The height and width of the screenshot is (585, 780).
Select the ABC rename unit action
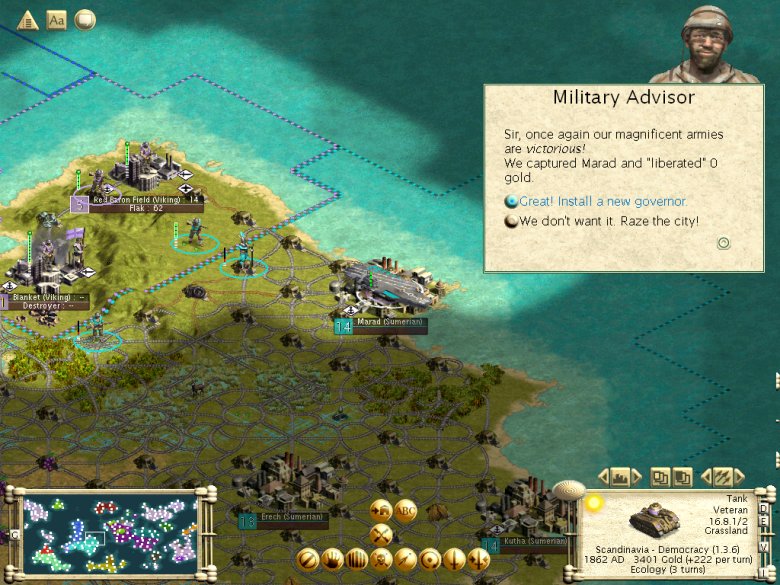(405, 509)
